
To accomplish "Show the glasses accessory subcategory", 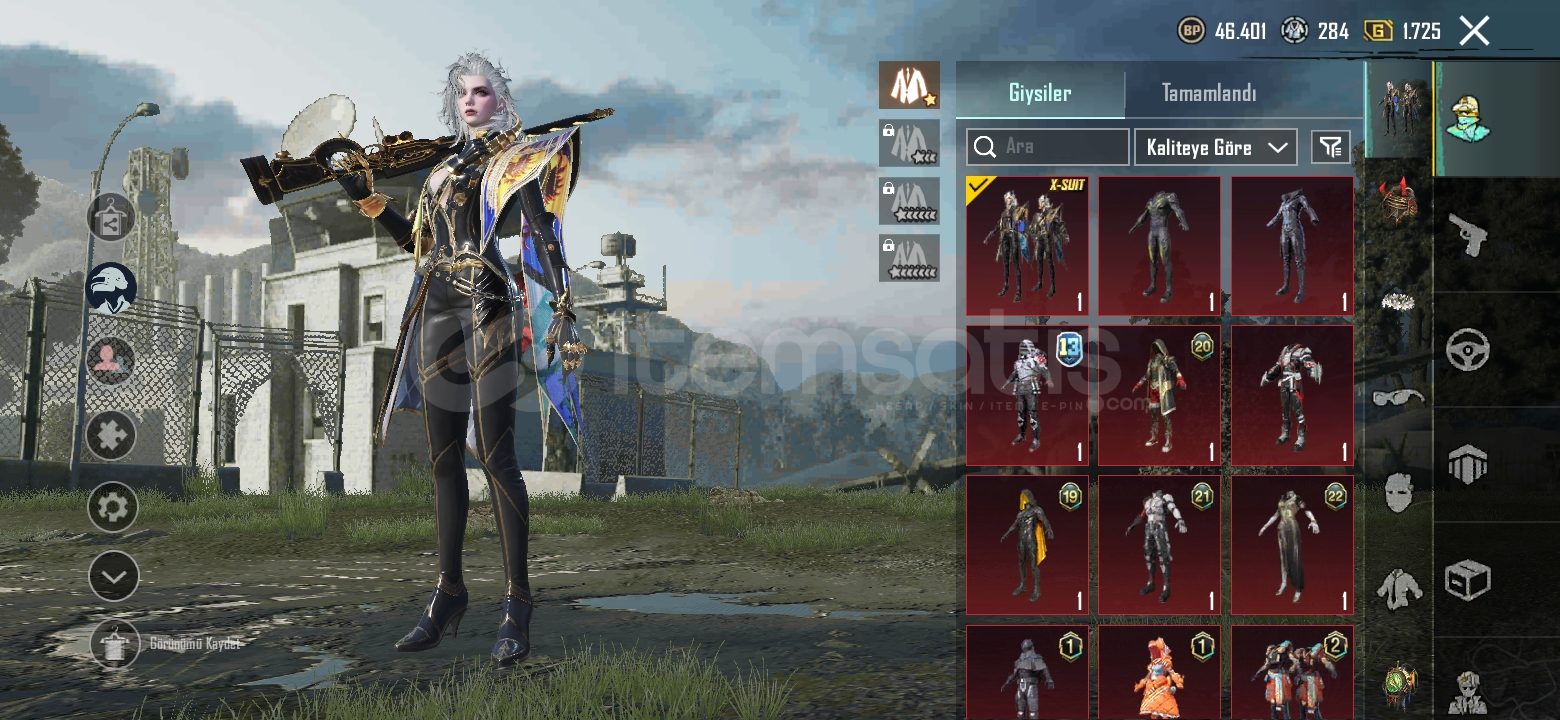I will [1398, 398].
